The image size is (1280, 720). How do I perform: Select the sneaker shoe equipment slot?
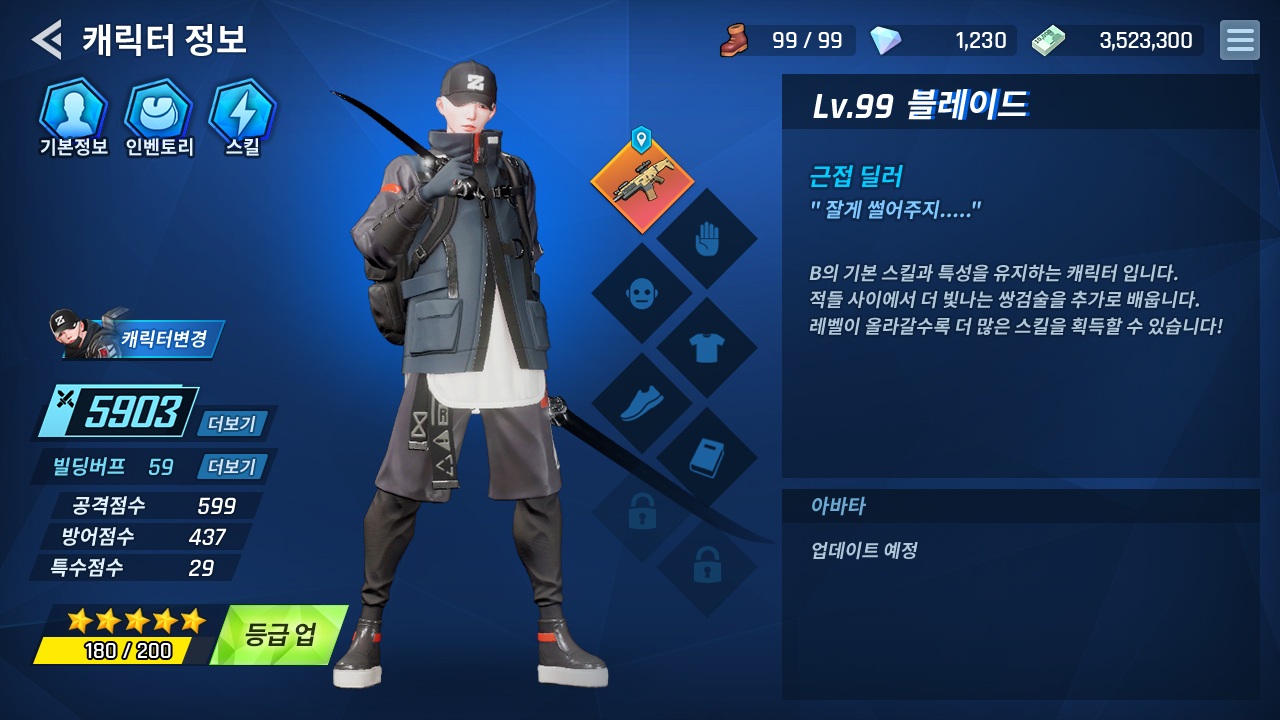642,403
